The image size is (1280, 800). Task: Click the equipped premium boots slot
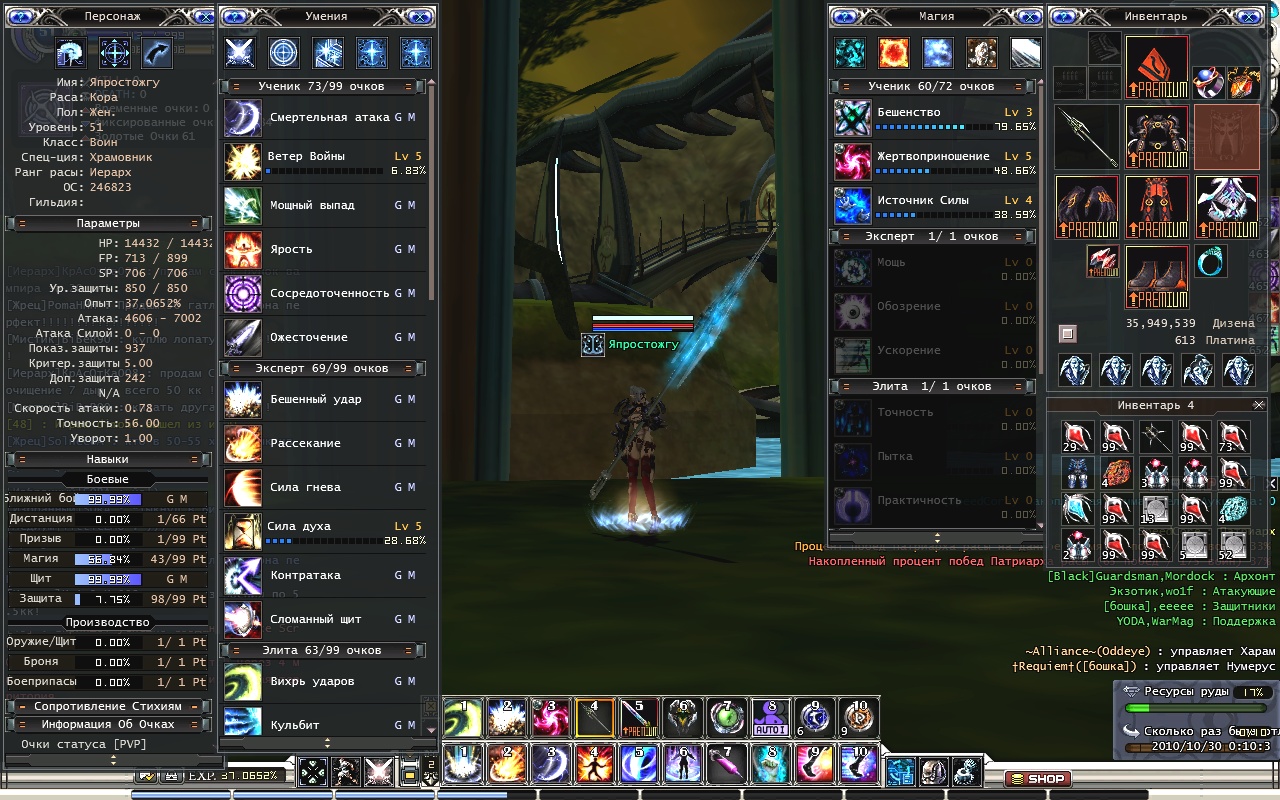click(1157, 277)
